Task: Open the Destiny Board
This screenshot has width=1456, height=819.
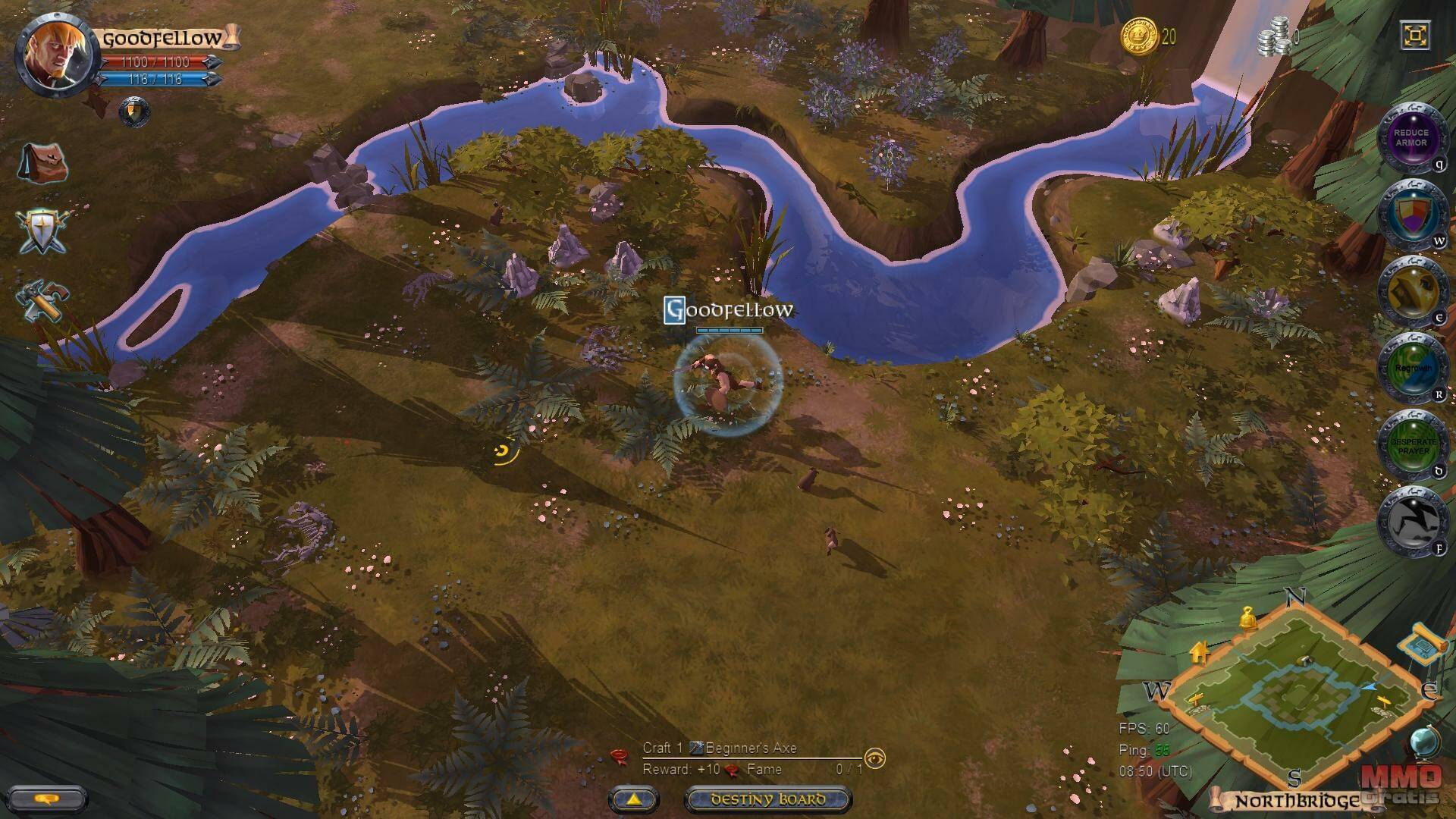Action: tap(767, 799)
